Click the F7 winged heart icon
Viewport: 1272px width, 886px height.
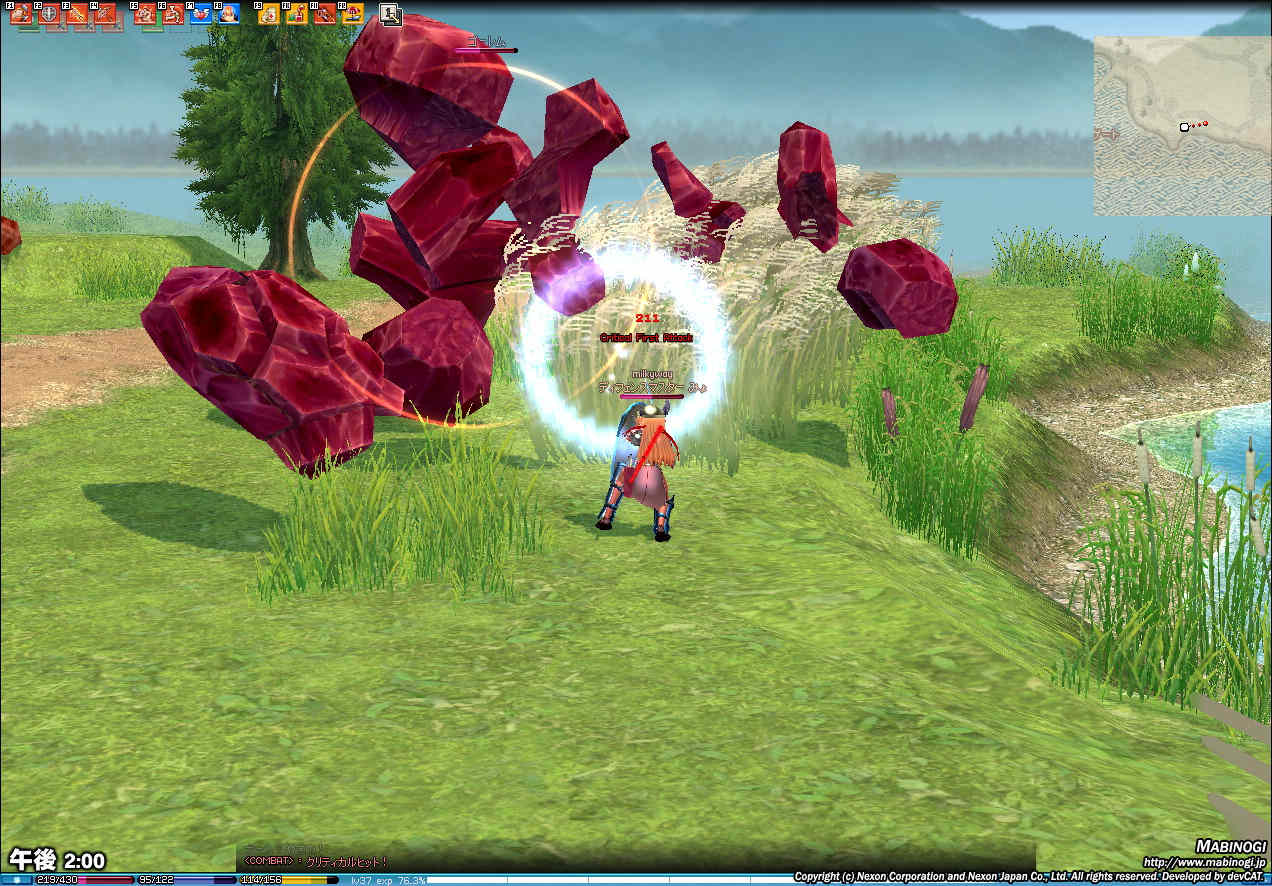coord(200,14)
